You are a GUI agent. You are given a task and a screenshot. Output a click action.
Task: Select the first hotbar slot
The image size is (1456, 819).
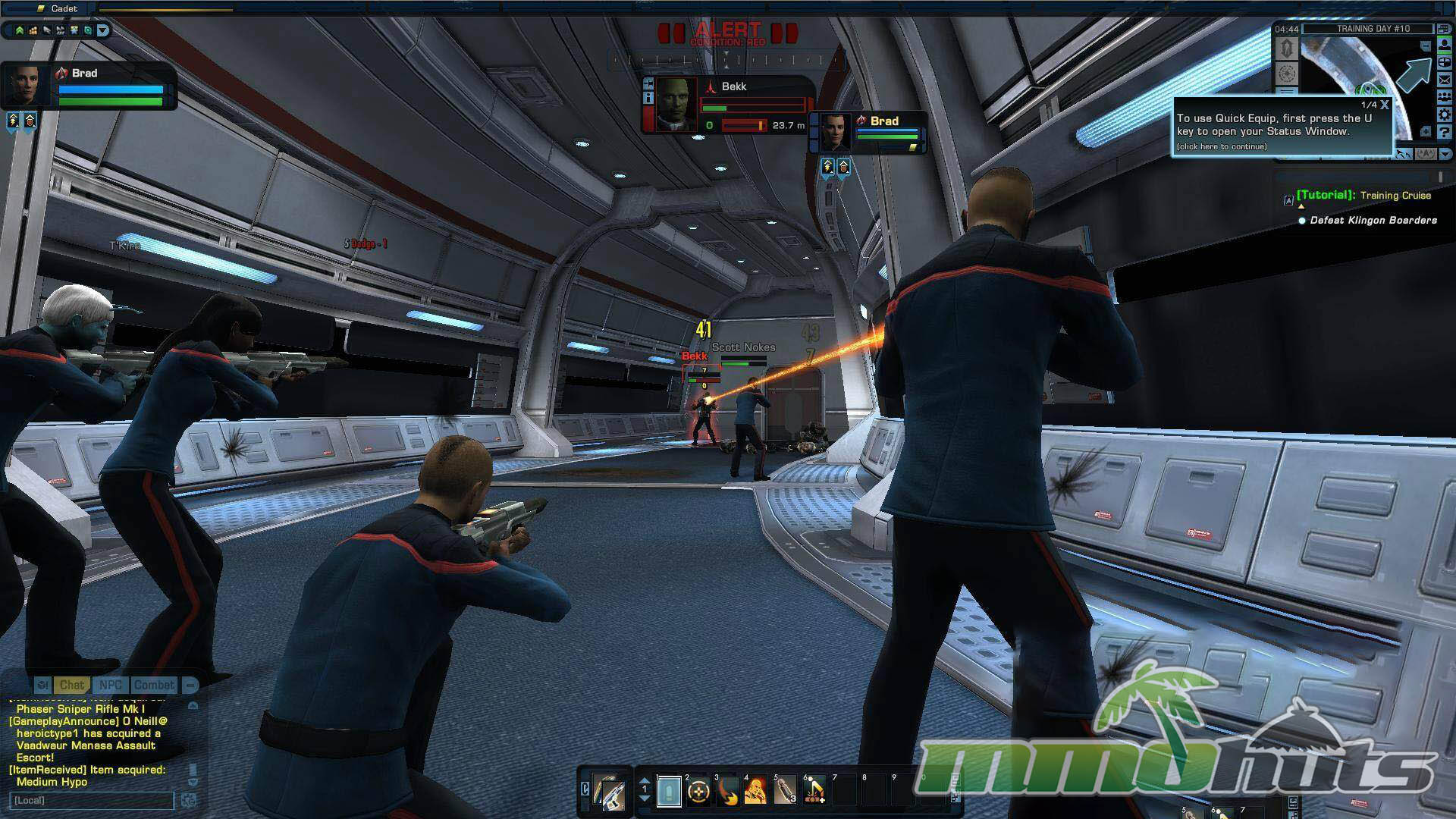[669, 792]
